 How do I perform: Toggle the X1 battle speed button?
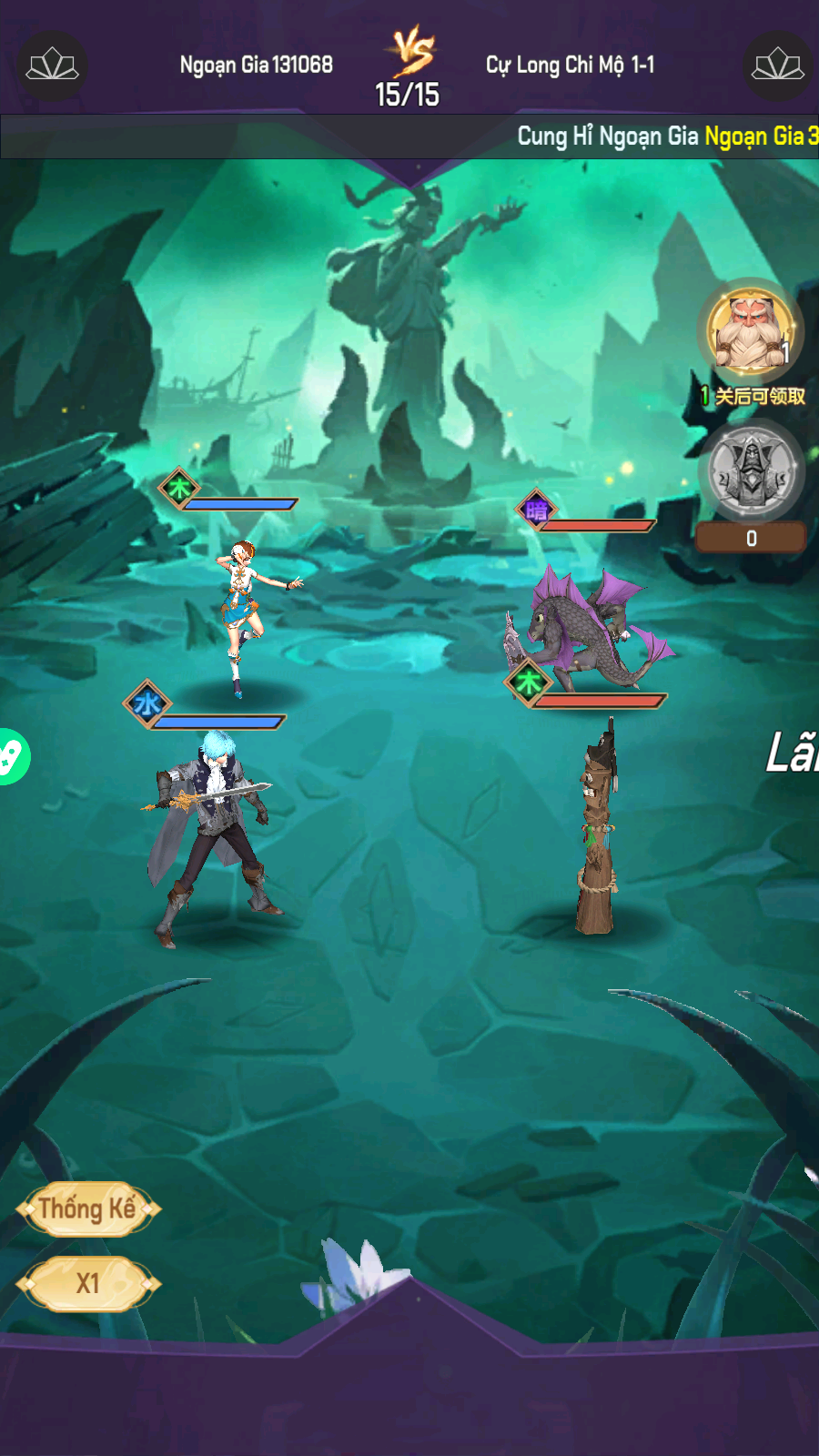(87, 1283)
